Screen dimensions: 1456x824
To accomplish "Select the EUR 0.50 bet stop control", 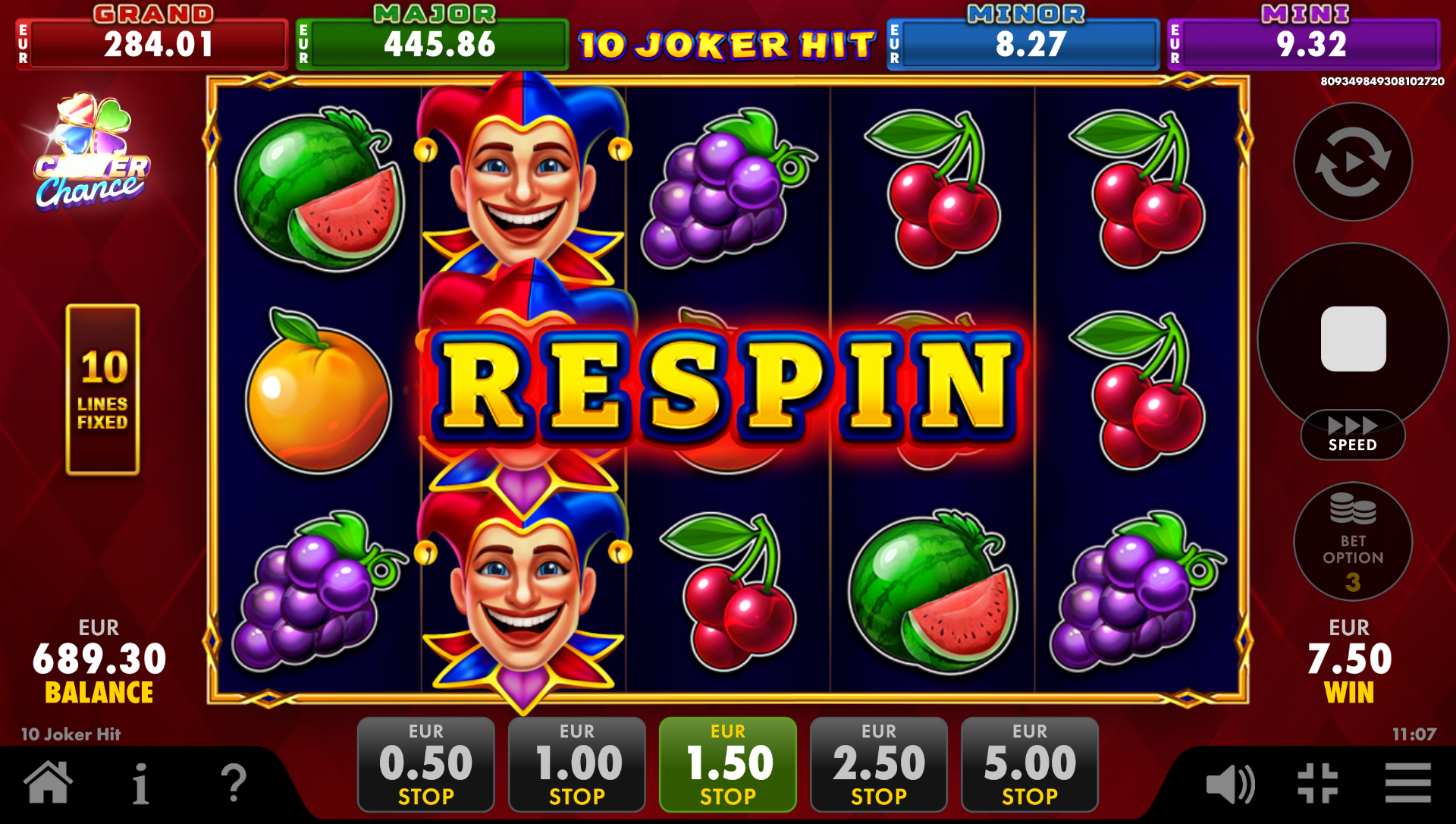I will [x=425, y=763].
